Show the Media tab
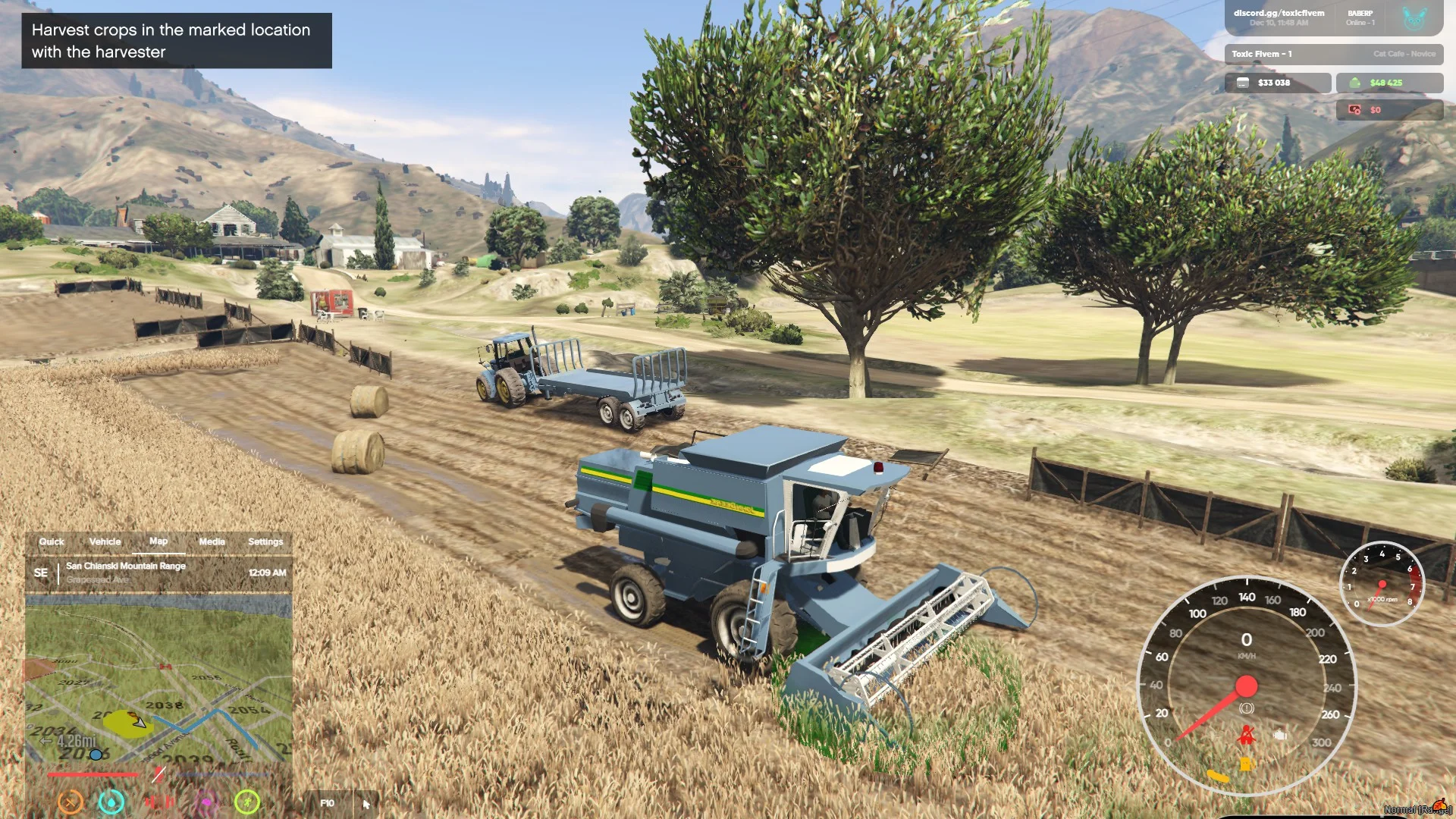The image size is (1456, 819). pyautogui.click(x=212, y=541)
